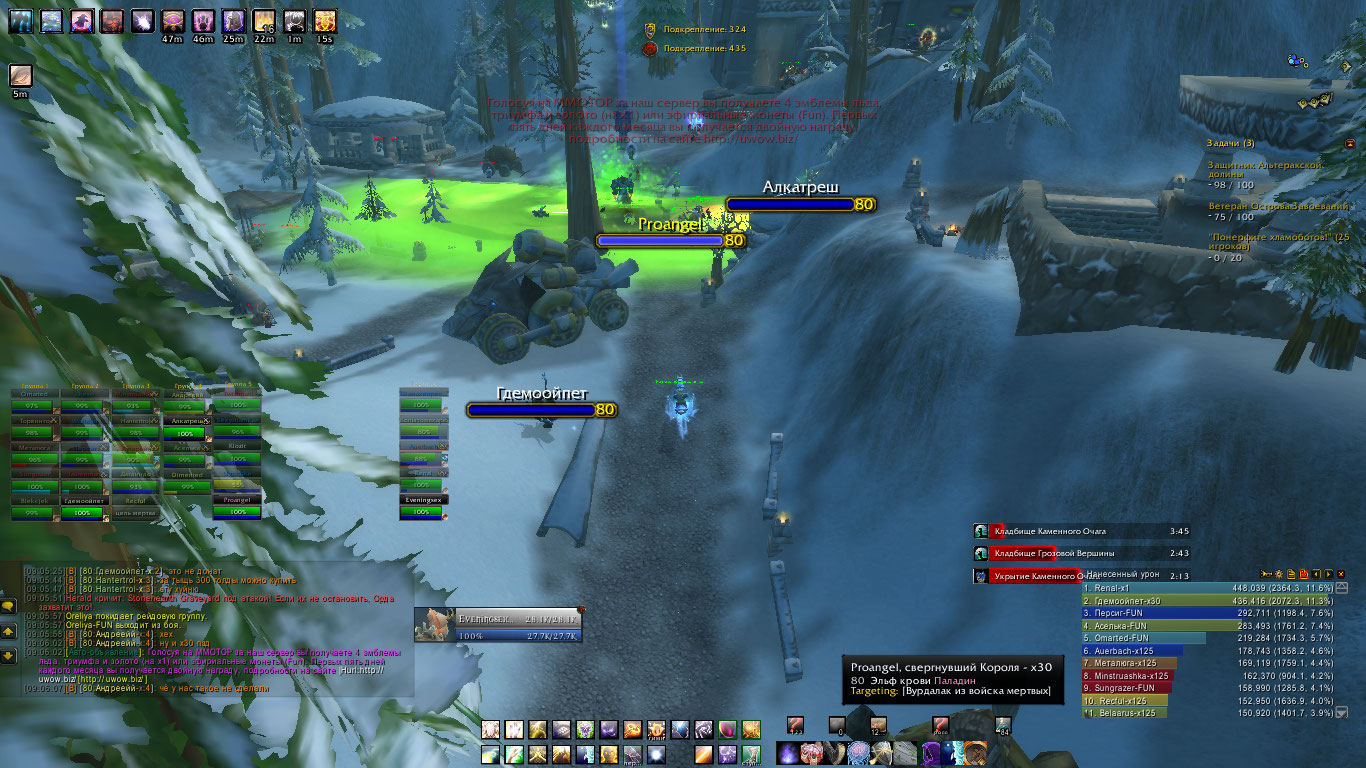Viewport: 1366px width, 768px height.
Task: Click the 5m debuff icon
Action: 20,76
